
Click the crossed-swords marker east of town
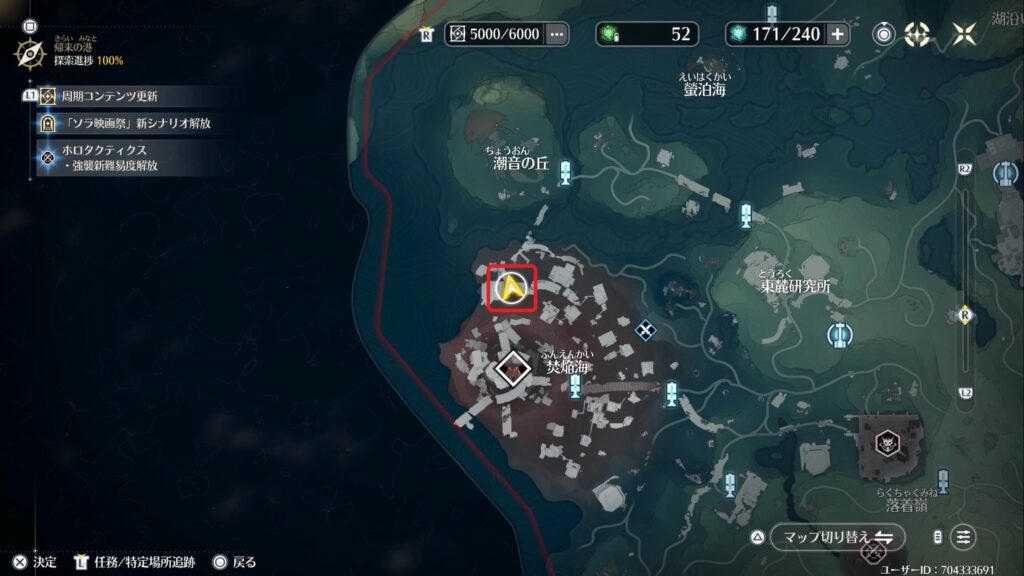(646, 328)
